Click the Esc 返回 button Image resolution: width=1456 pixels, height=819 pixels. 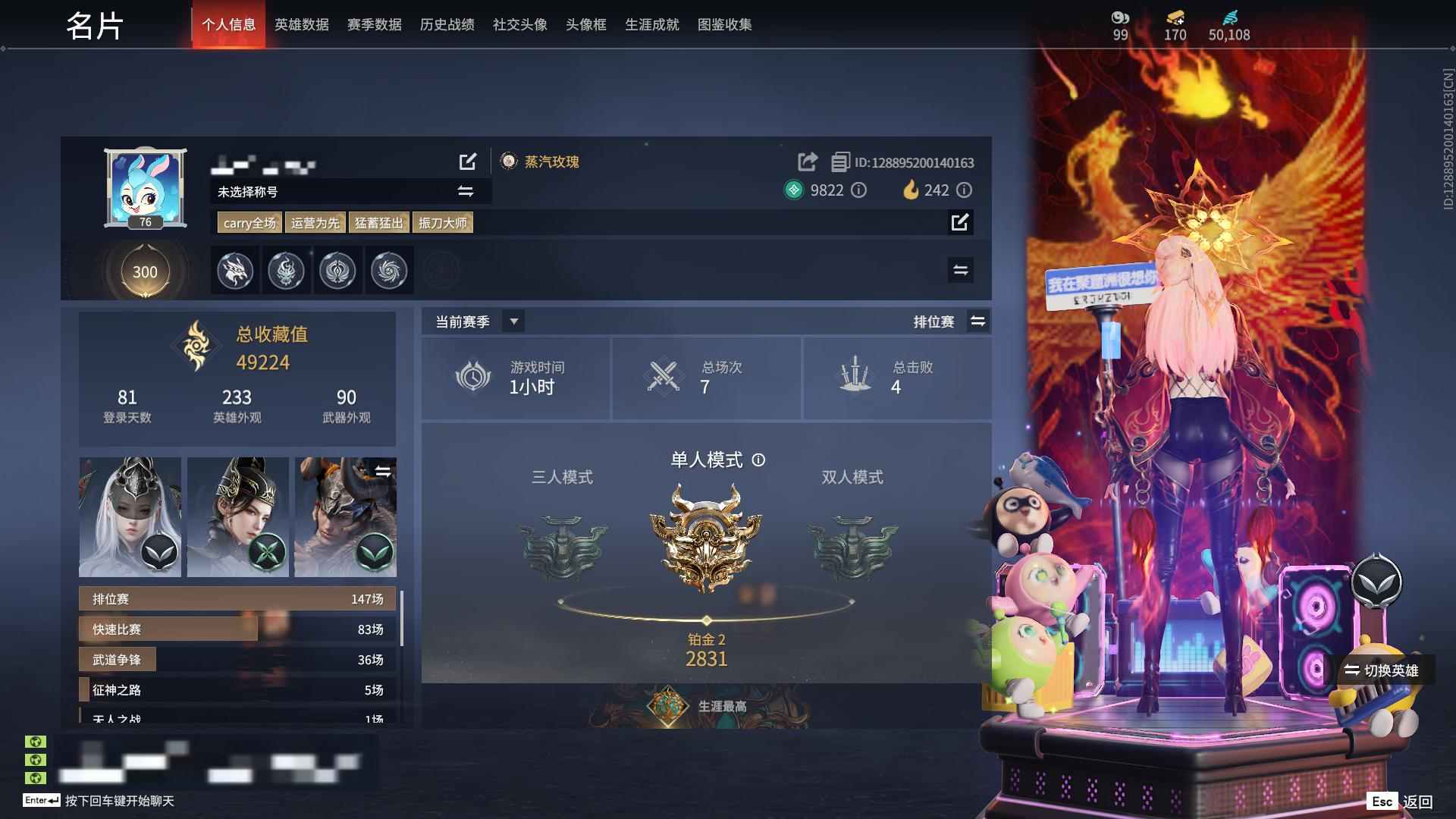(x=1401, y=800)
